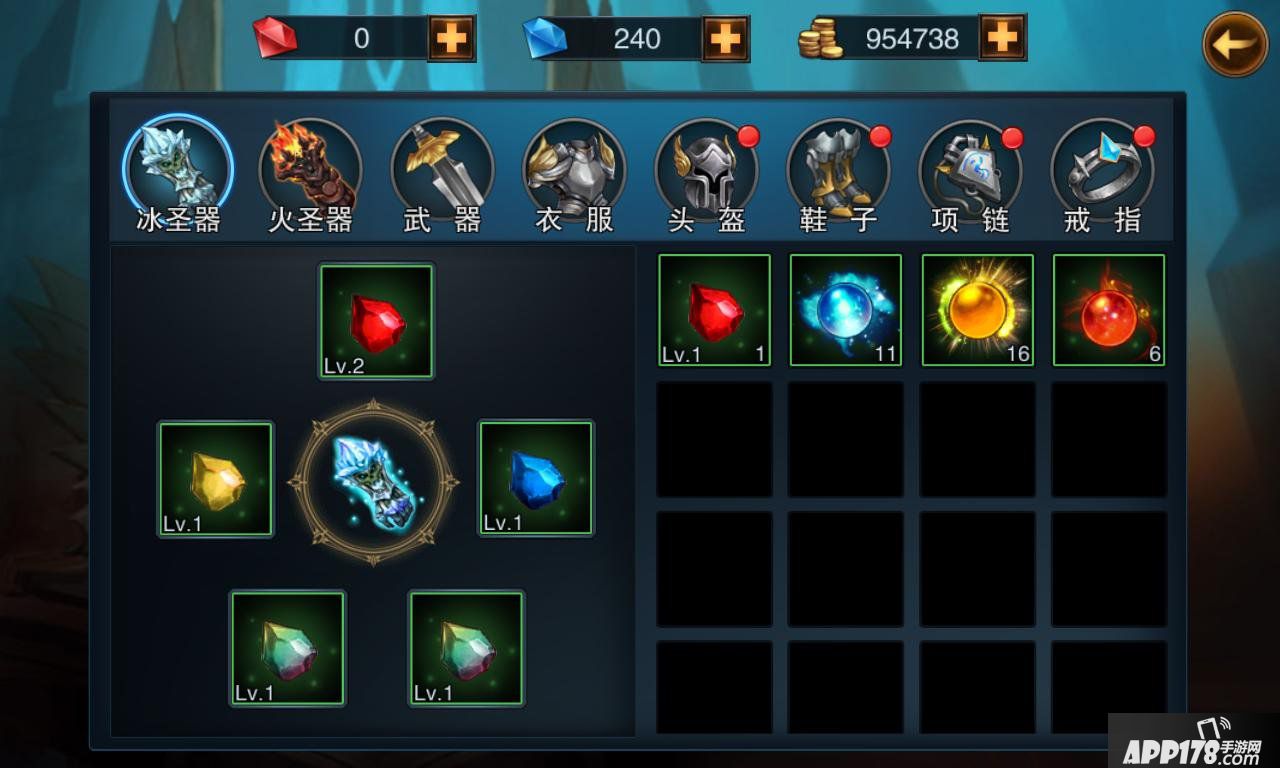Image resolution: width=1280 pixels, height=768 pixels.
Task: Go back with the arrow button
Action: point(1234,44)
